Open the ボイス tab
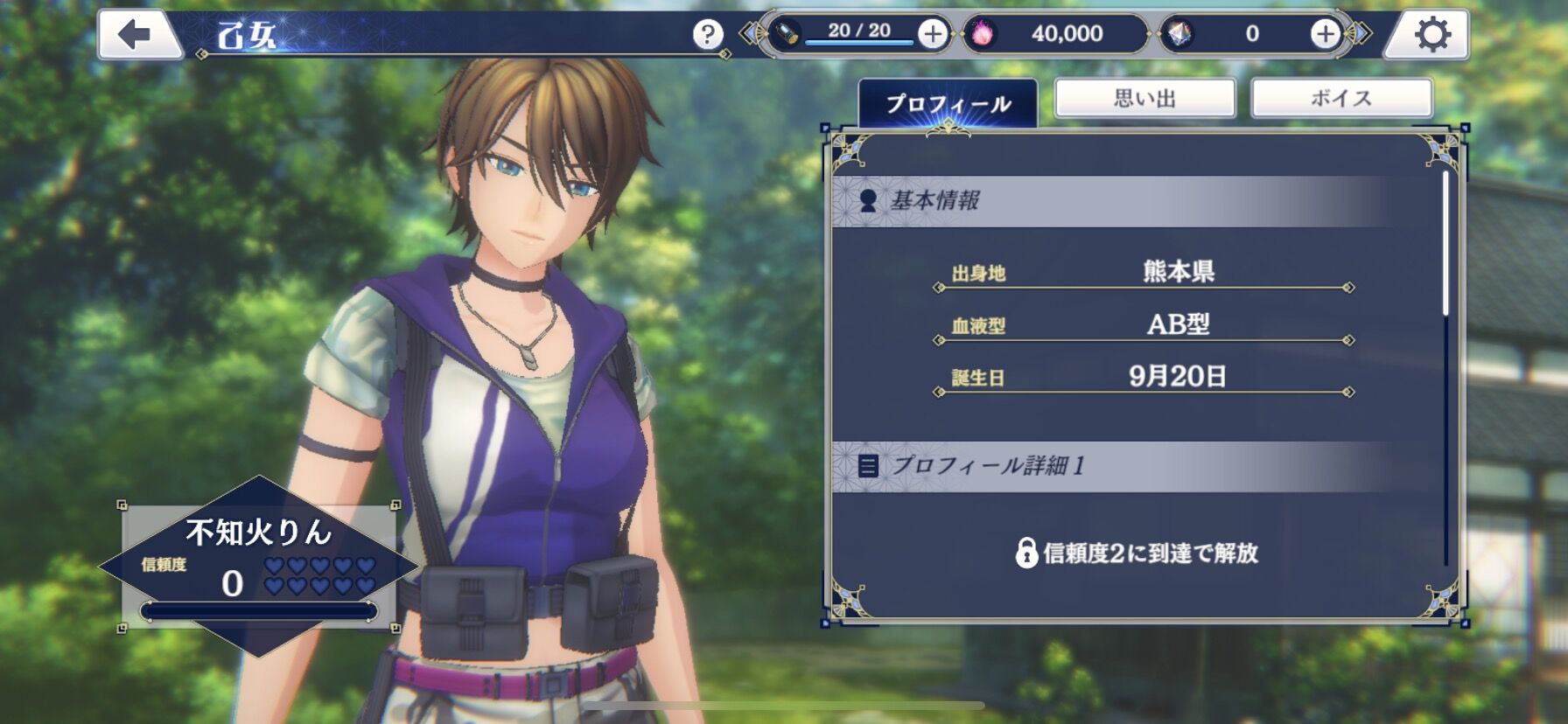The height and width of the screenshot is (724, 1568). (1341, 98)
